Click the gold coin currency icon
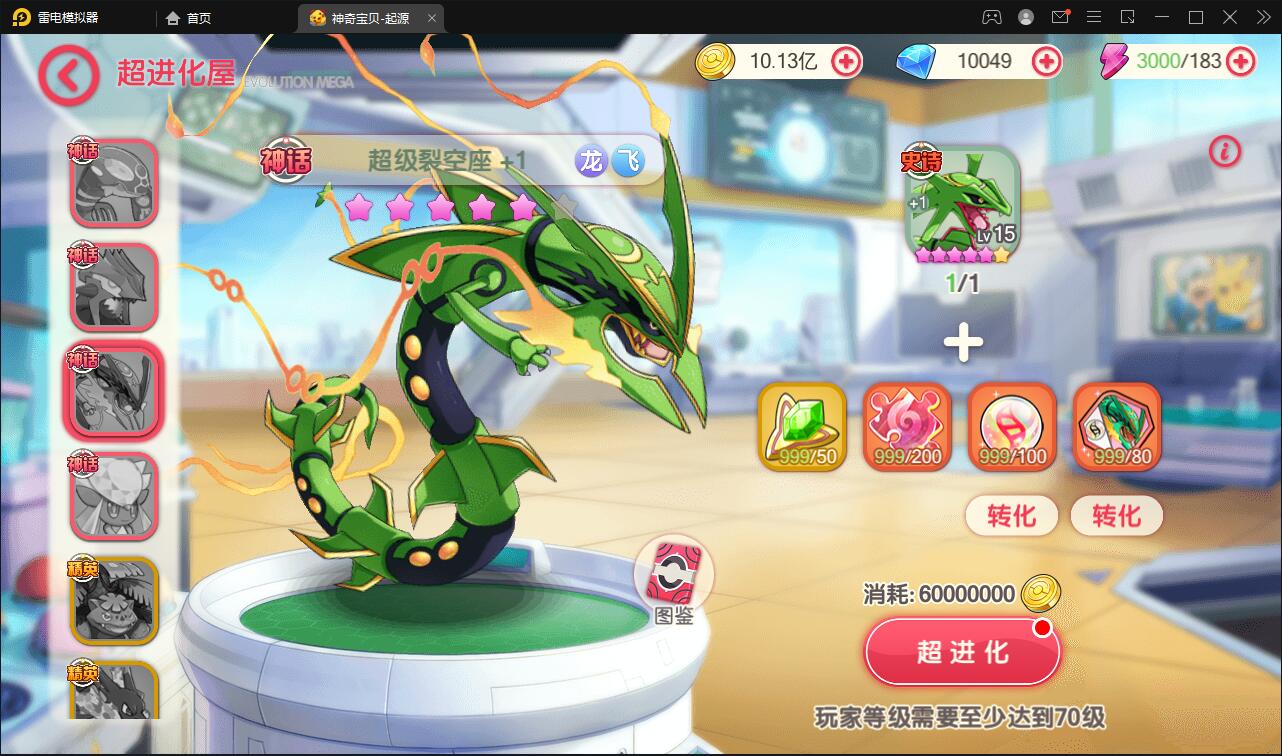Image resolution: width=1282 pixels, height=756 pixels. (716, 61)
